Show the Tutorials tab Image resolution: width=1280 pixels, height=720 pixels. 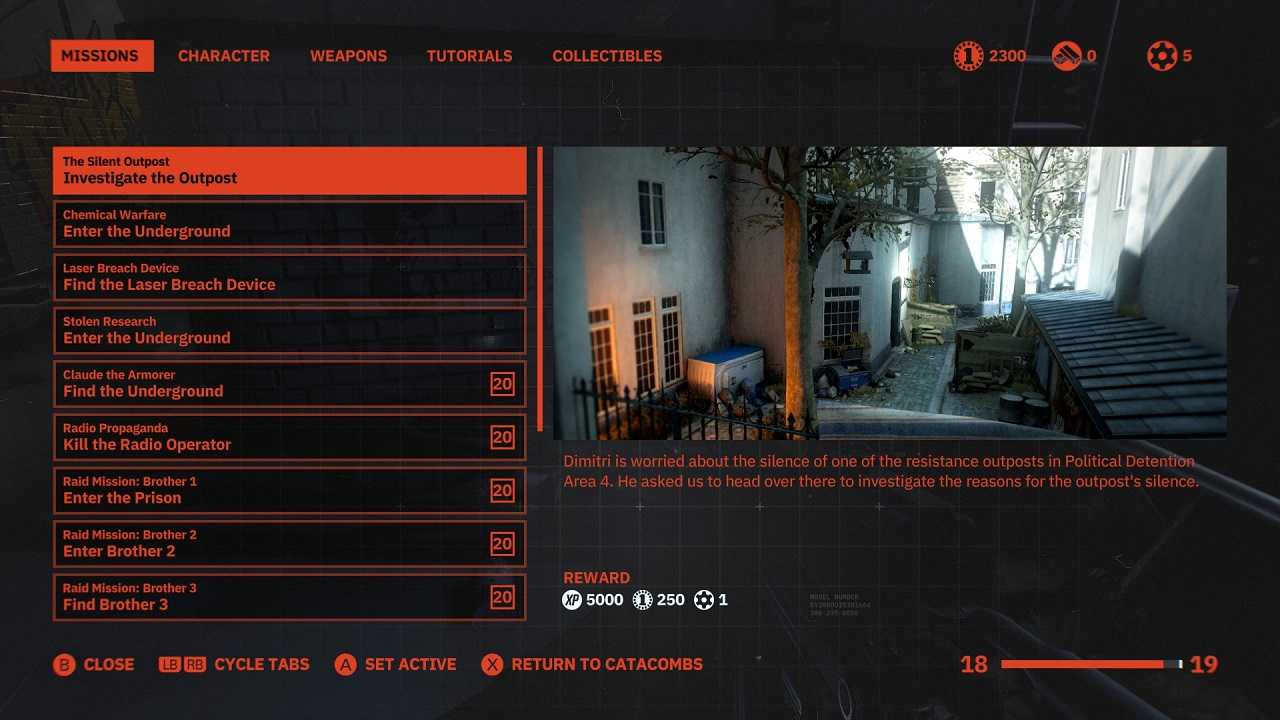(469, 56)
